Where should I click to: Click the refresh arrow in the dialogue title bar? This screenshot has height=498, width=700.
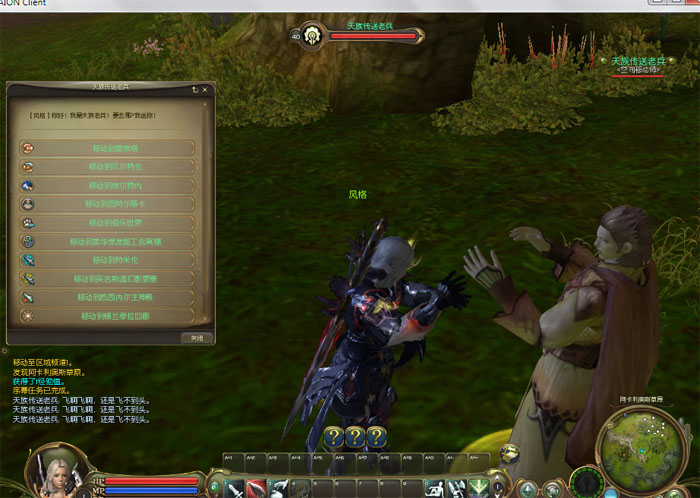pyautogui.click(x=195, y=89)
